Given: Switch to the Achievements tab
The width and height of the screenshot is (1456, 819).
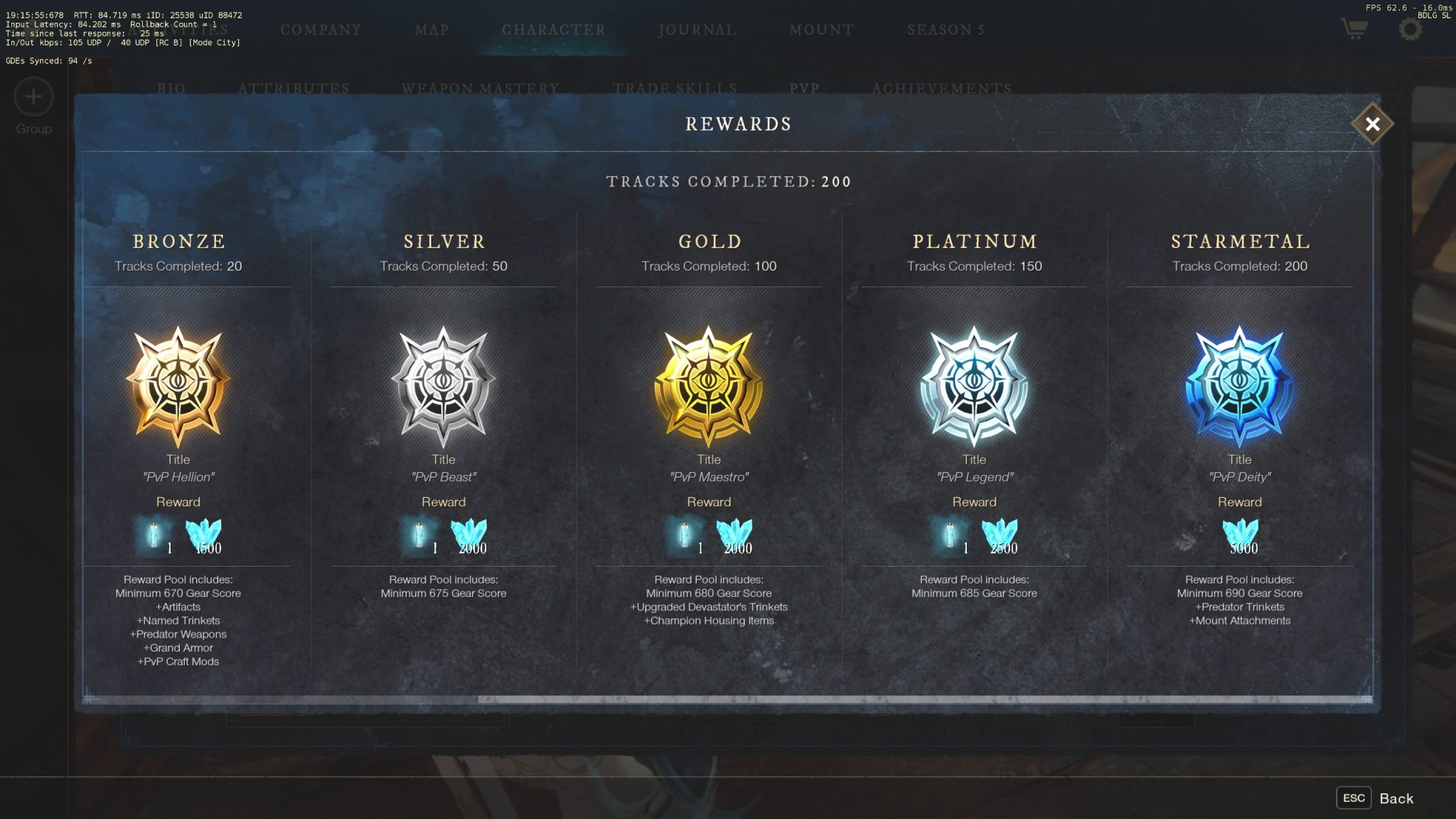Looking at the screenshot, I should [x=942, y=89].
